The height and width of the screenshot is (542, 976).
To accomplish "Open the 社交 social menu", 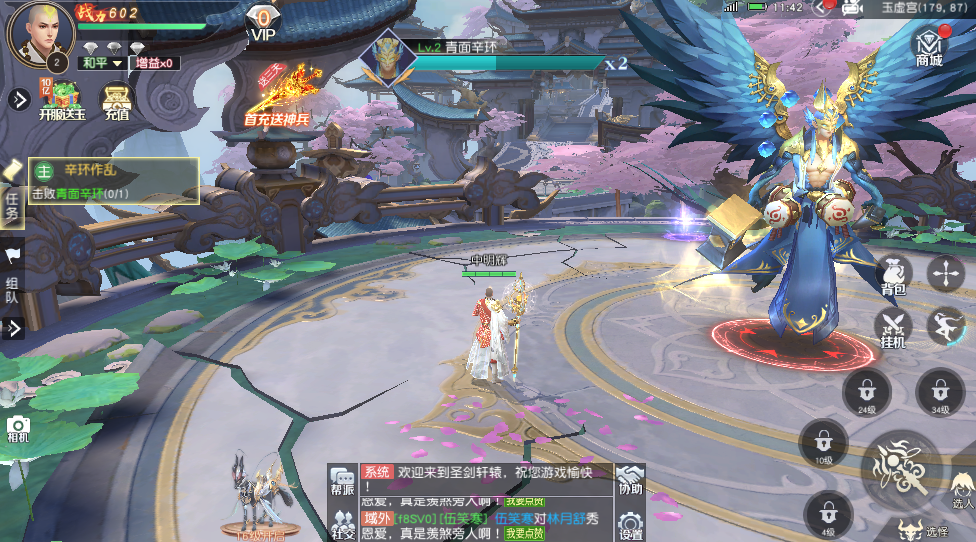I will (x=343, y=522).
